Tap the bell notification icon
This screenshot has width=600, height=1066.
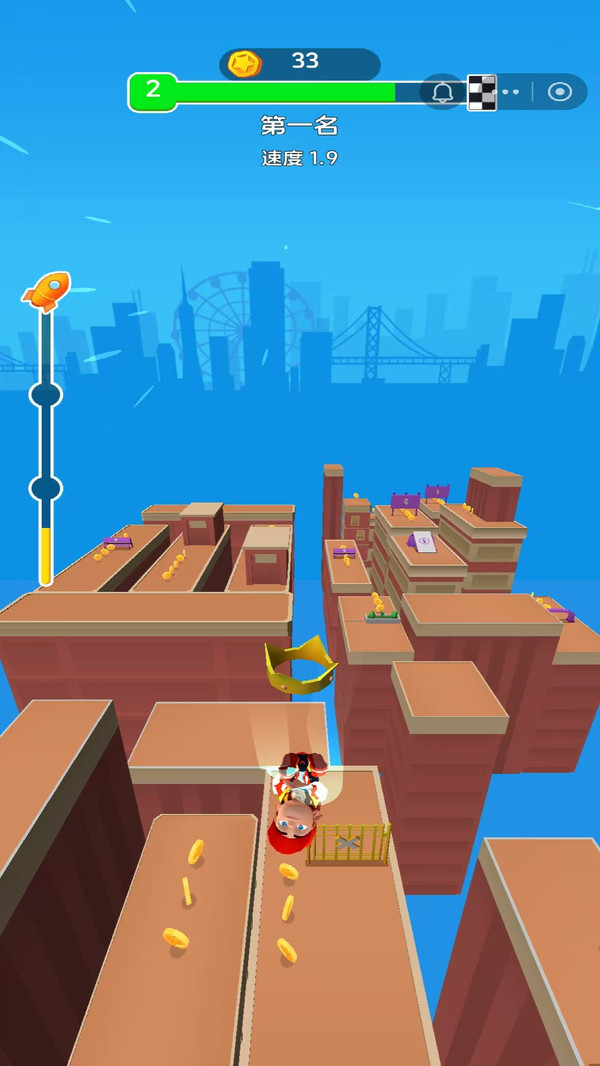[x=443, y=92]
